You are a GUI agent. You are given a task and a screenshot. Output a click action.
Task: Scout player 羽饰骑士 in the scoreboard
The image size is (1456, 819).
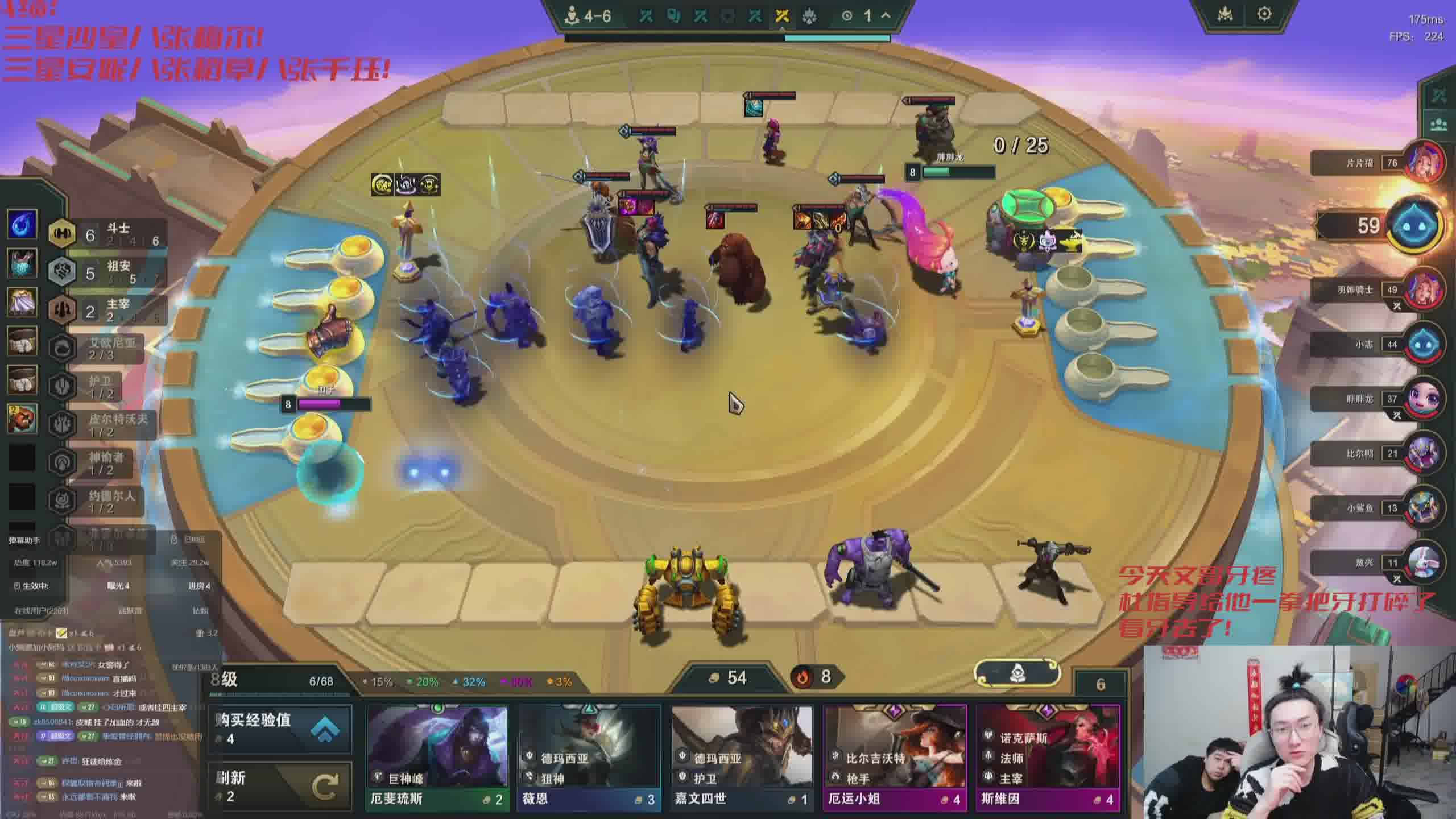click(x=1425, y=290)
